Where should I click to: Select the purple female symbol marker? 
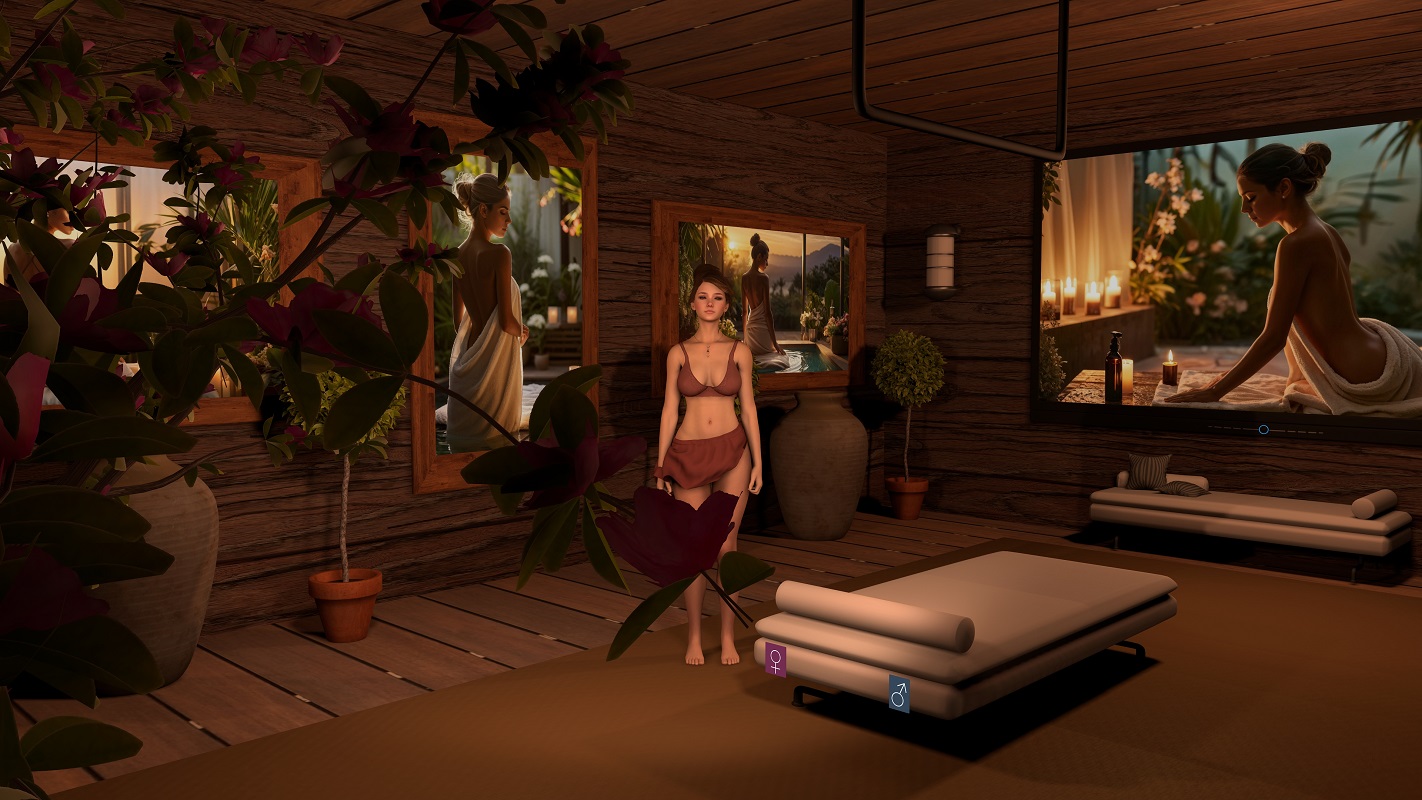[775, 659]
